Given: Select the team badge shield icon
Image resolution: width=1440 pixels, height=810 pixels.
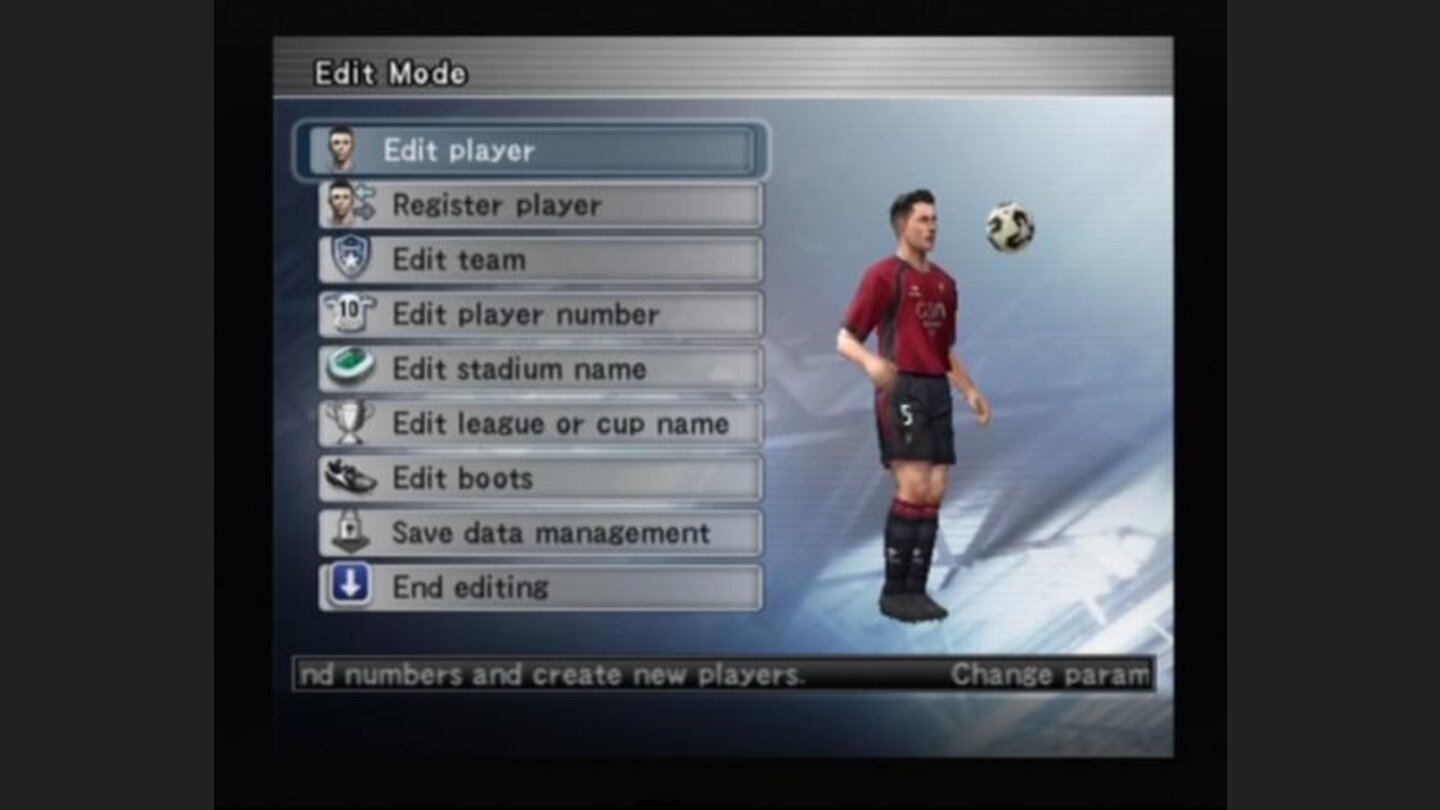Looking at the screenshot, I should 345,259.
